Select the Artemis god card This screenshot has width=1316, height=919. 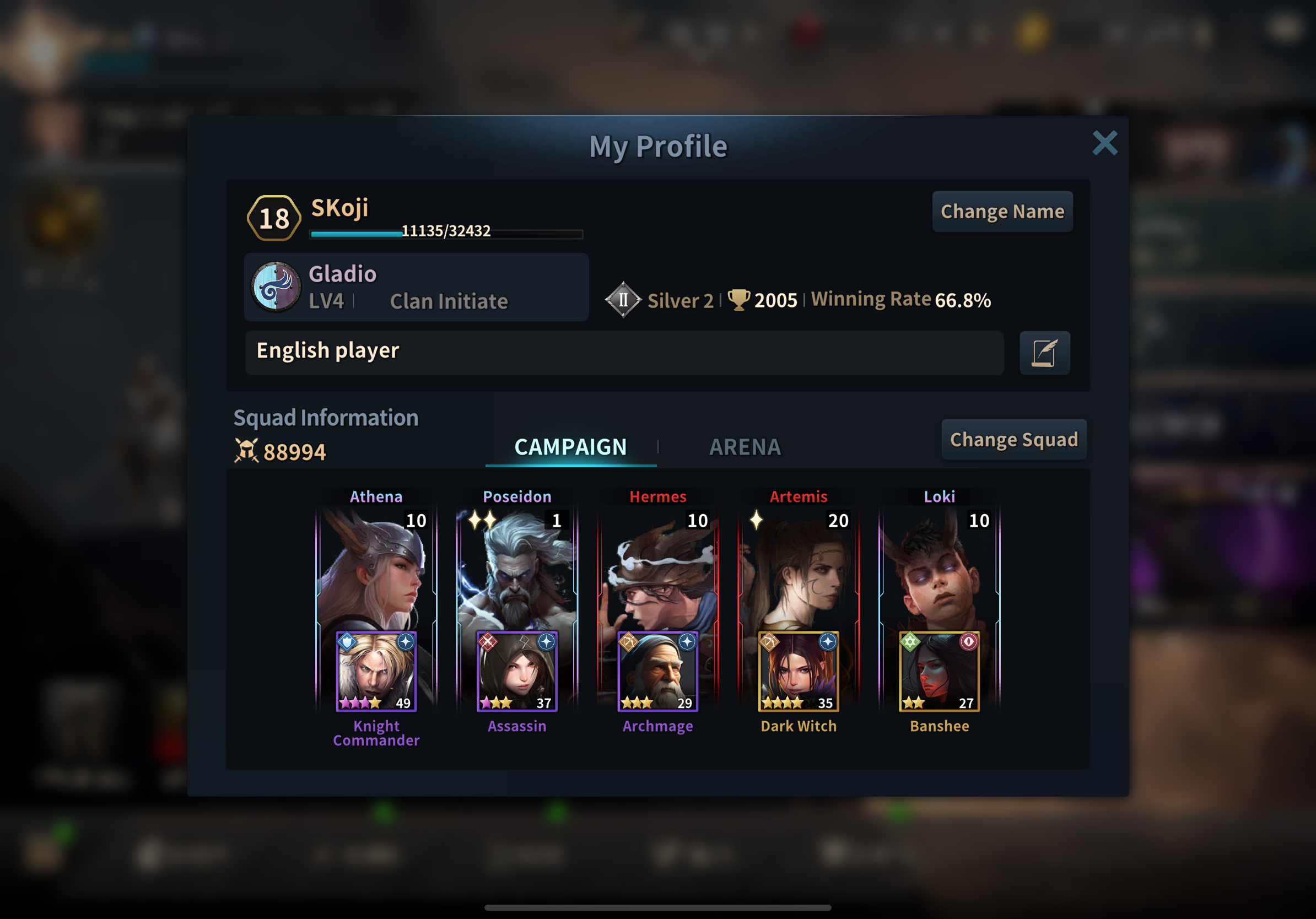799,567
